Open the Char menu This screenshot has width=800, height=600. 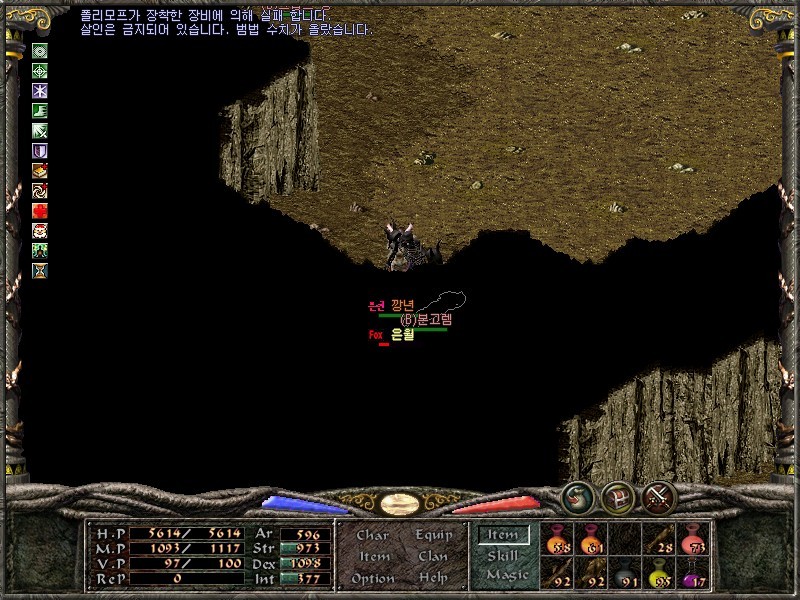(x=372, y=535)
